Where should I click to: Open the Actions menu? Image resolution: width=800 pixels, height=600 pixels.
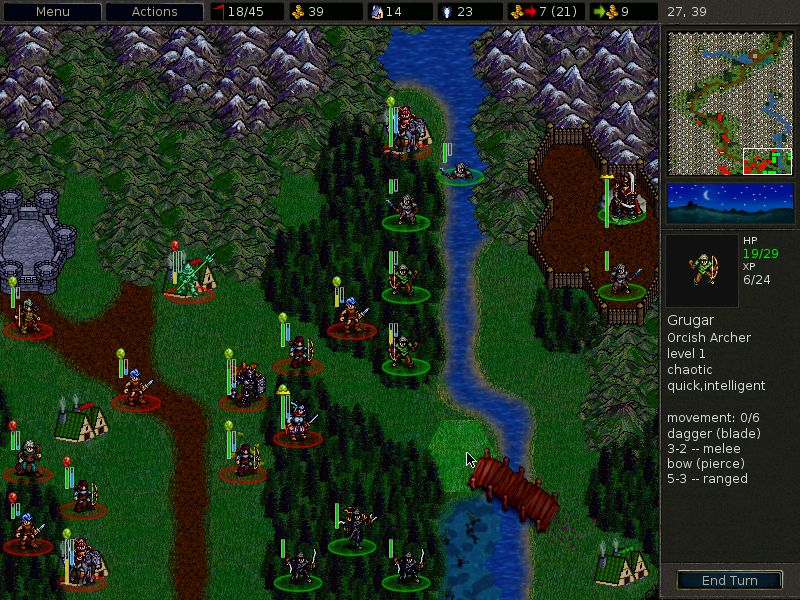point(155,12)
